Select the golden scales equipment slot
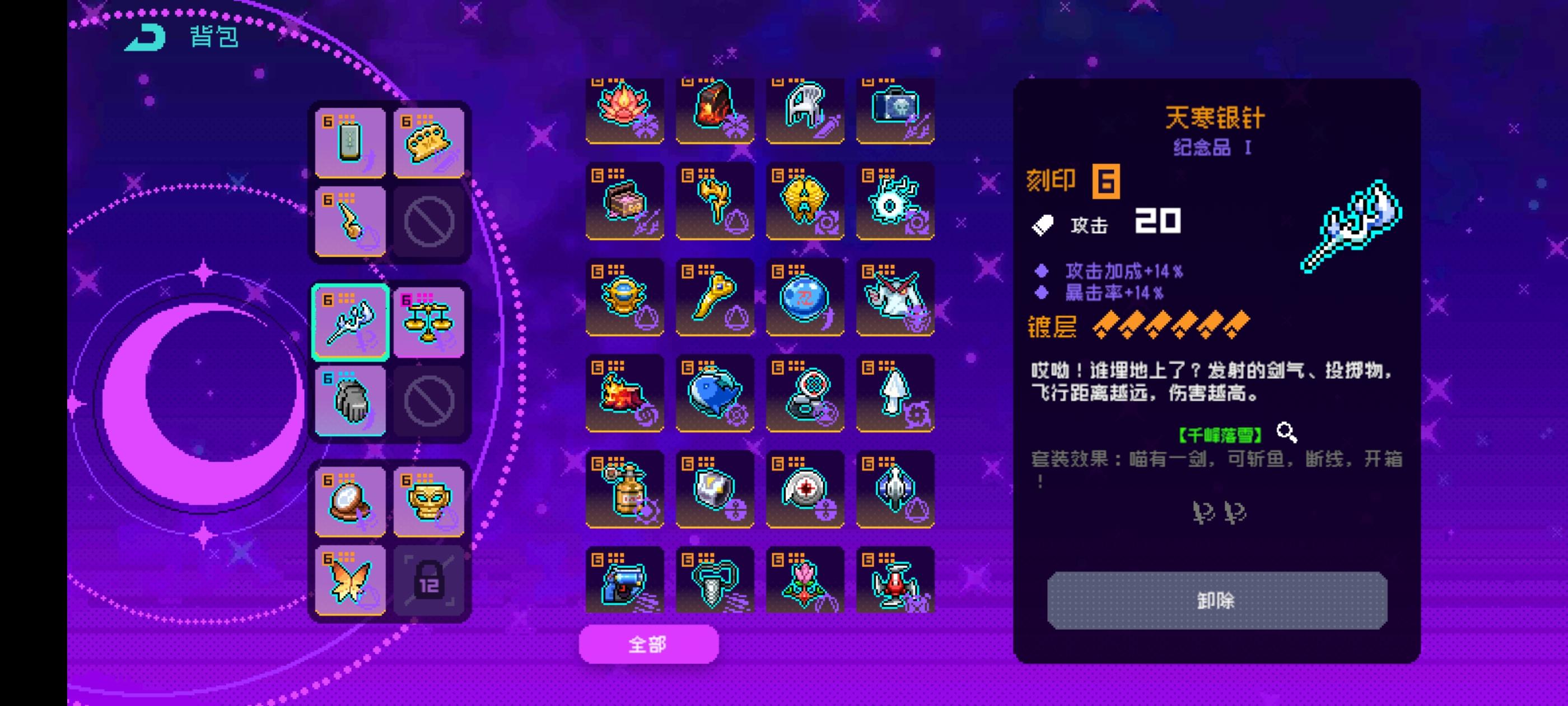Image resolution: width=1568 pixels, height=706 pixels. tap(429, 322)
